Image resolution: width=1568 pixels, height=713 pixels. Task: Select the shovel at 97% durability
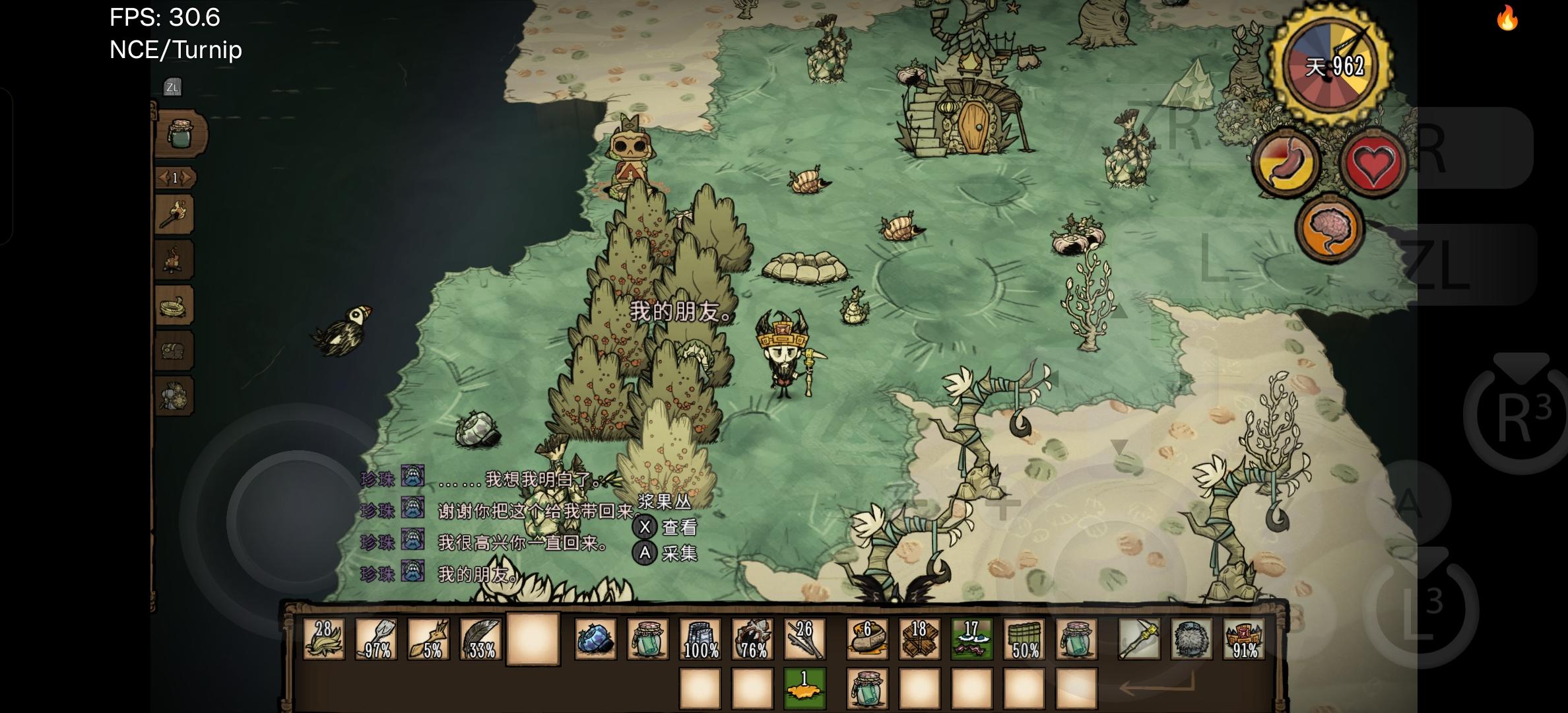tap(376, 639)
